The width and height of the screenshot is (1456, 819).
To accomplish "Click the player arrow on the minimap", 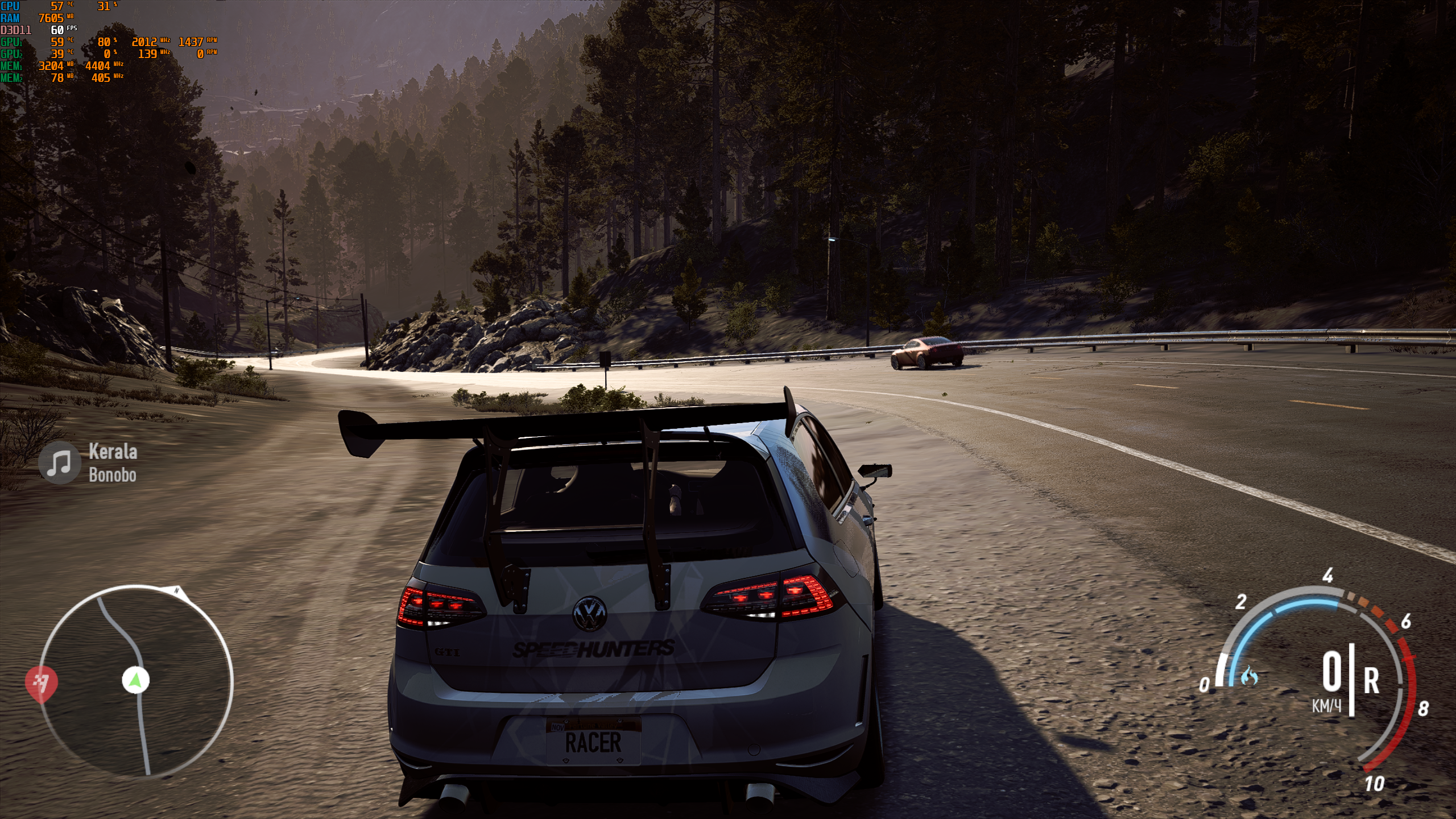I will coord(136,680).
